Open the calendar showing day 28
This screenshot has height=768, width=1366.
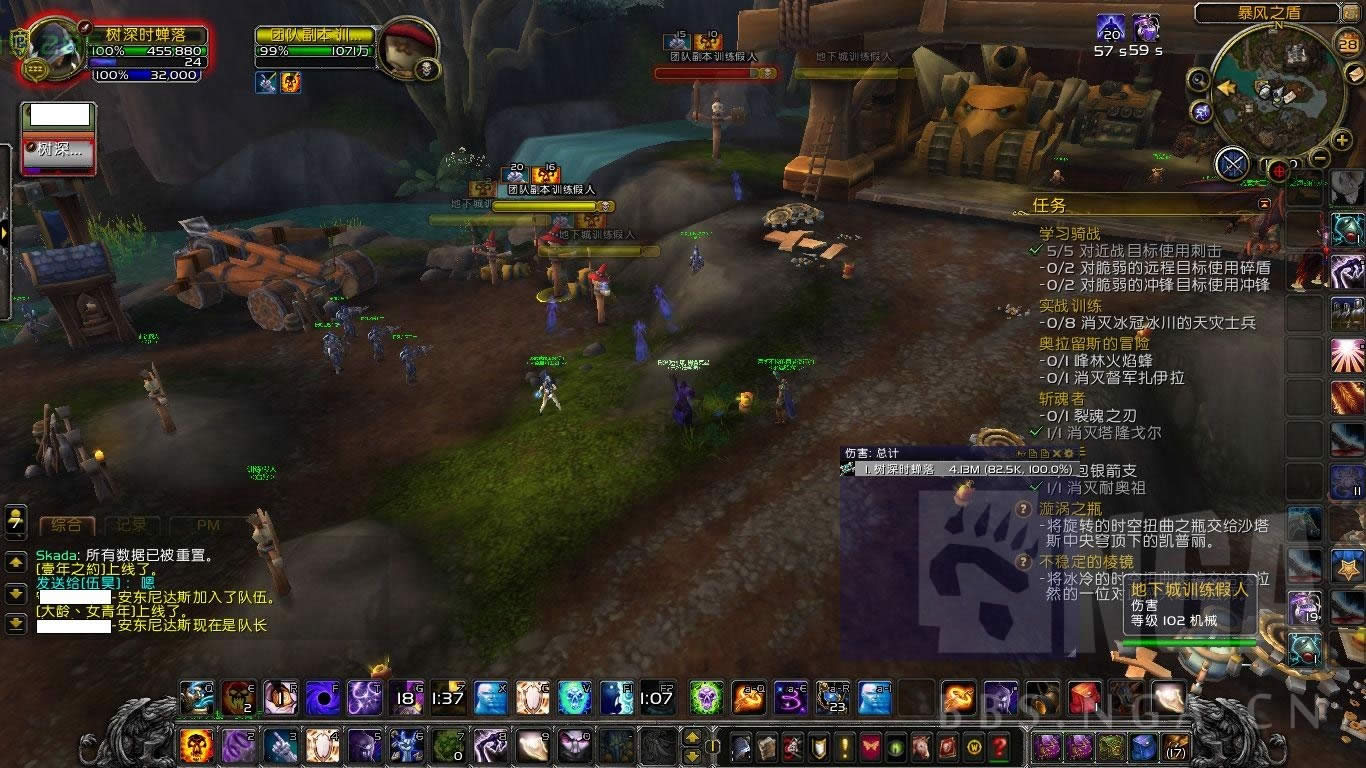1348,44
